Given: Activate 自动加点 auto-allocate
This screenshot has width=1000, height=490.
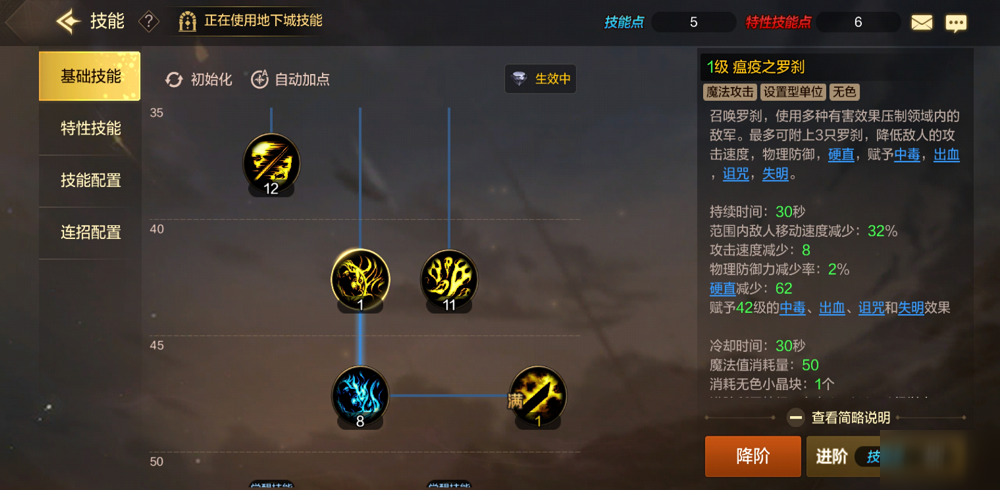Looking at the screenshot, I should coord(290,79).
